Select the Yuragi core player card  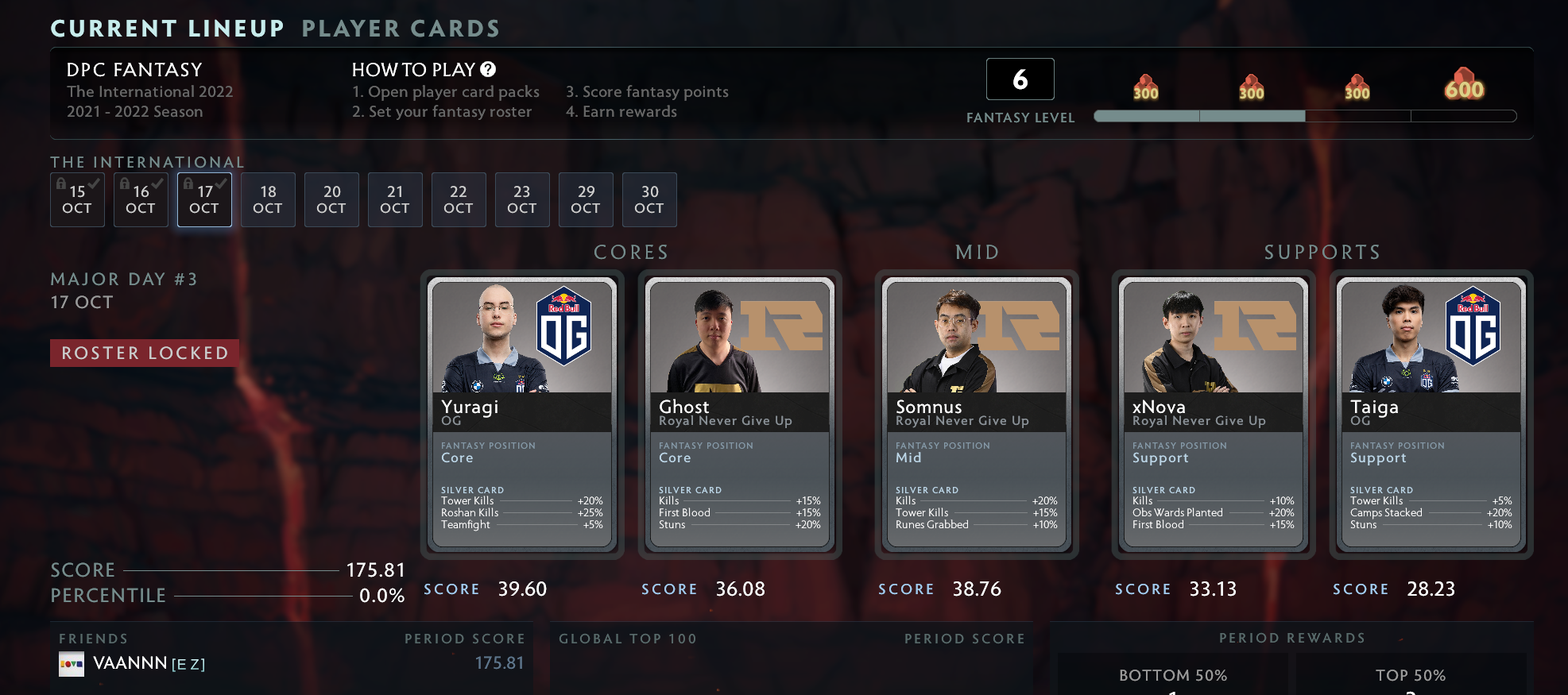coord(522,413)
